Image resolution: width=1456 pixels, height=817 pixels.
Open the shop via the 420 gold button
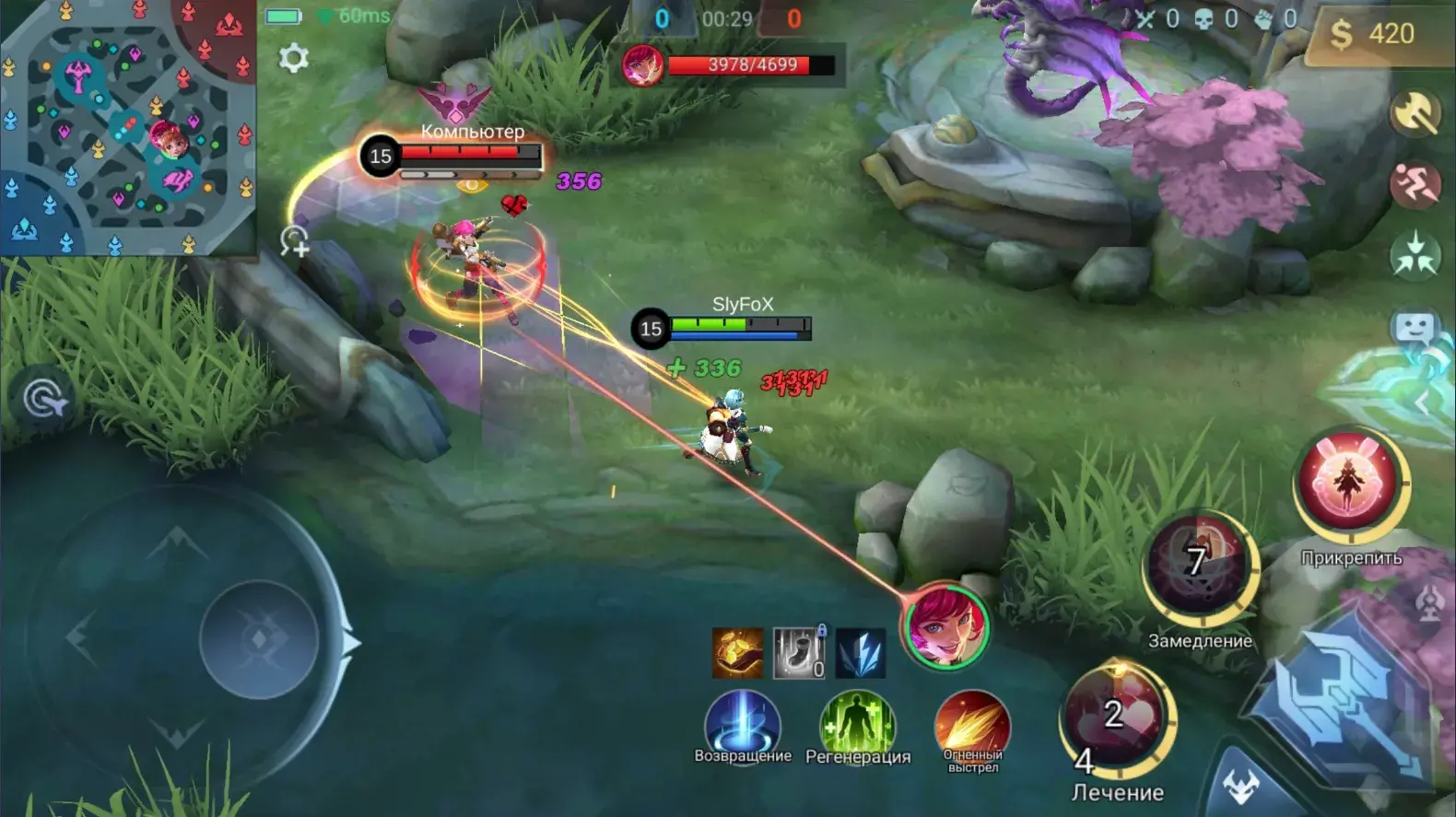point(1372,34)
